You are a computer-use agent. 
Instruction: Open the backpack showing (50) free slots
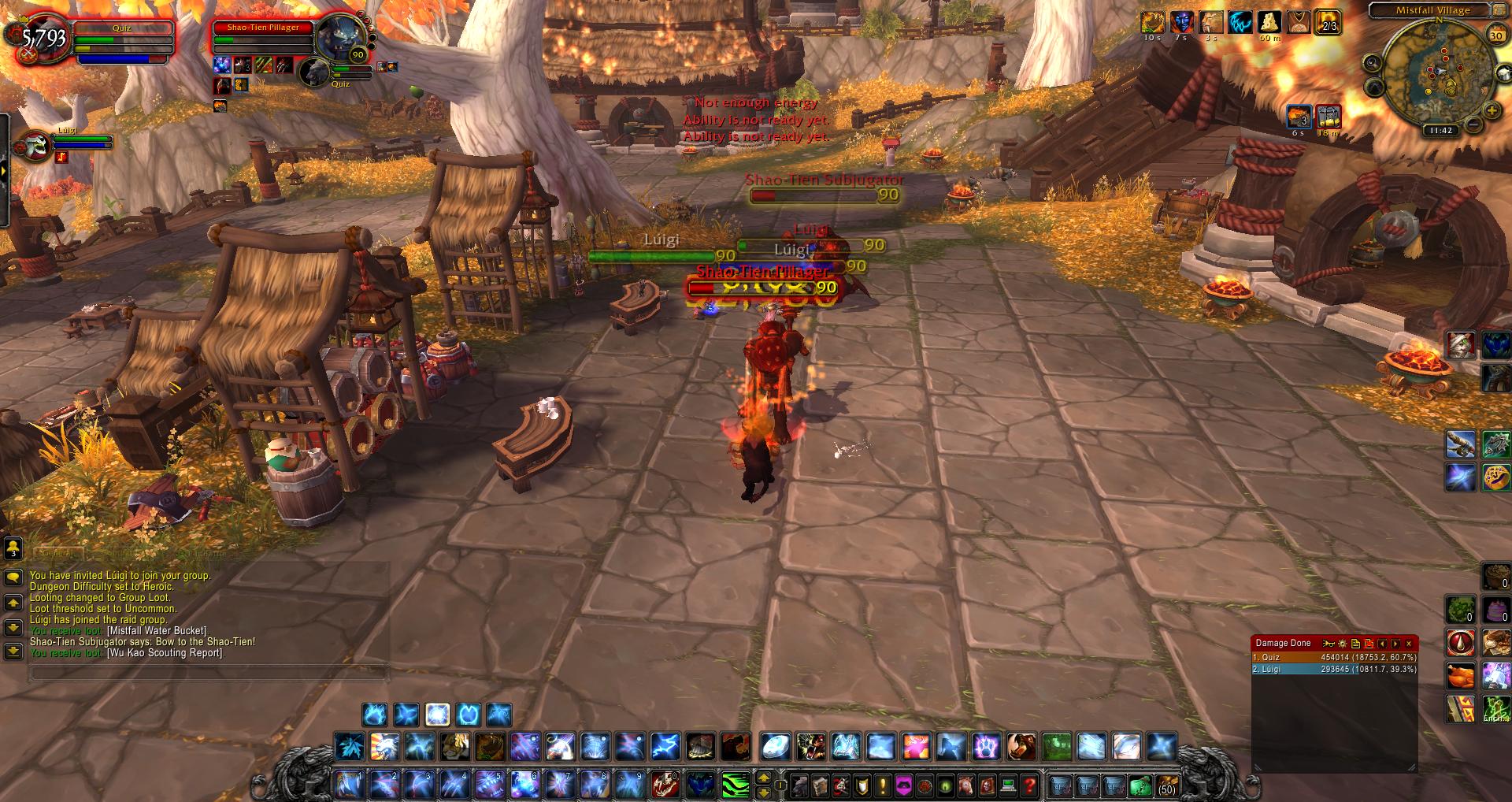[x=1166, y=785]
